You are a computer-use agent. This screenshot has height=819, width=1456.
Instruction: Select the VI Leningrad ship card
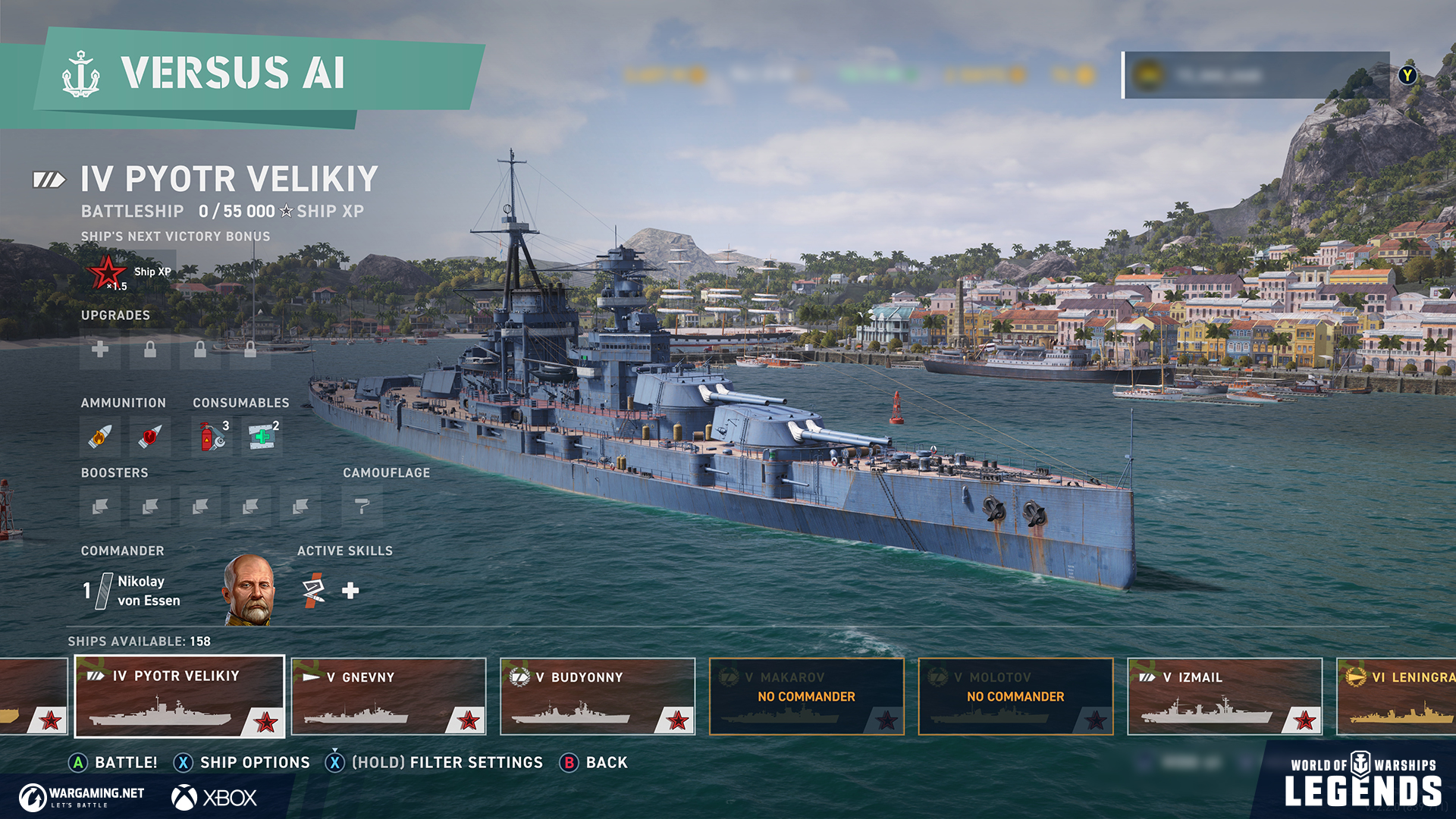[1397, 696]
